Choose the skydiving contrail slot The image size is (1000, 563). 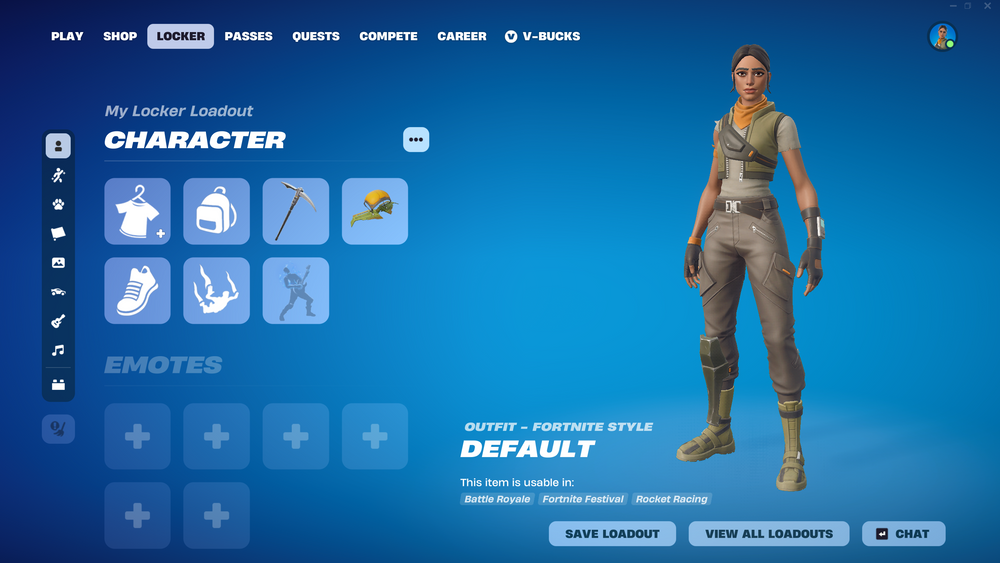216,291
